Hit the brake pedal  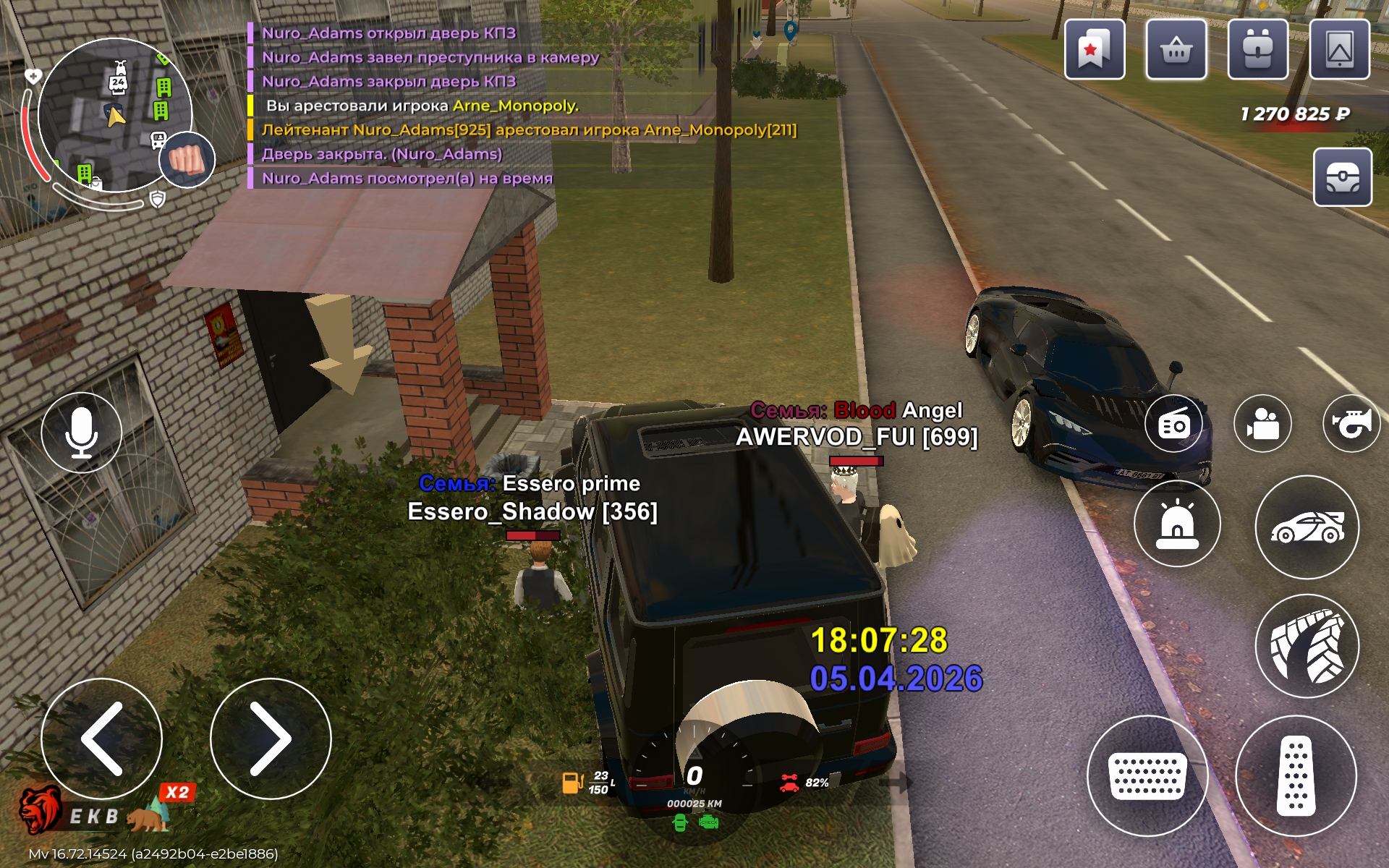[1147, 776]
